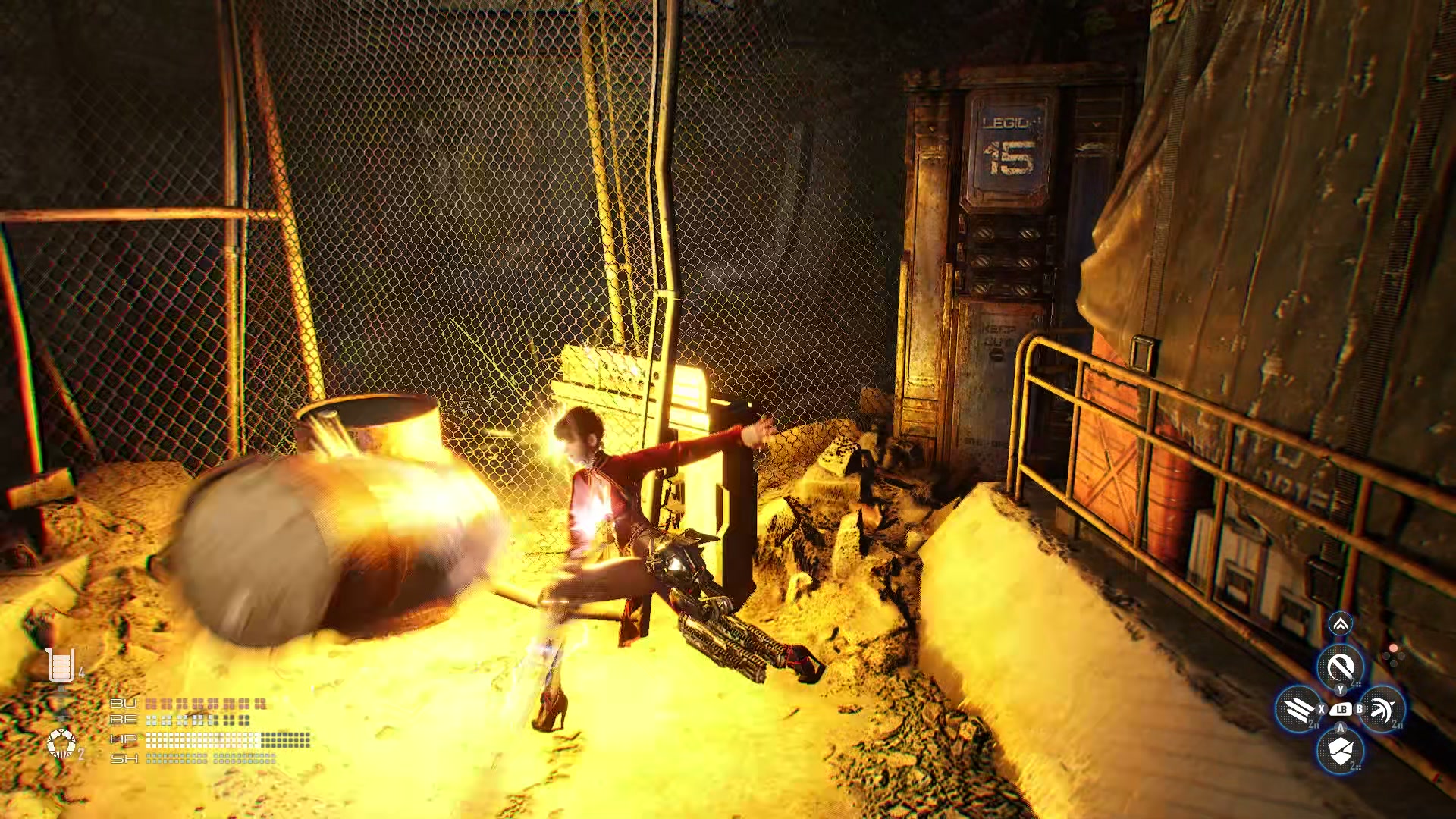Select the HP stat label
This screenshot has width=1456, height=819.
124,739
